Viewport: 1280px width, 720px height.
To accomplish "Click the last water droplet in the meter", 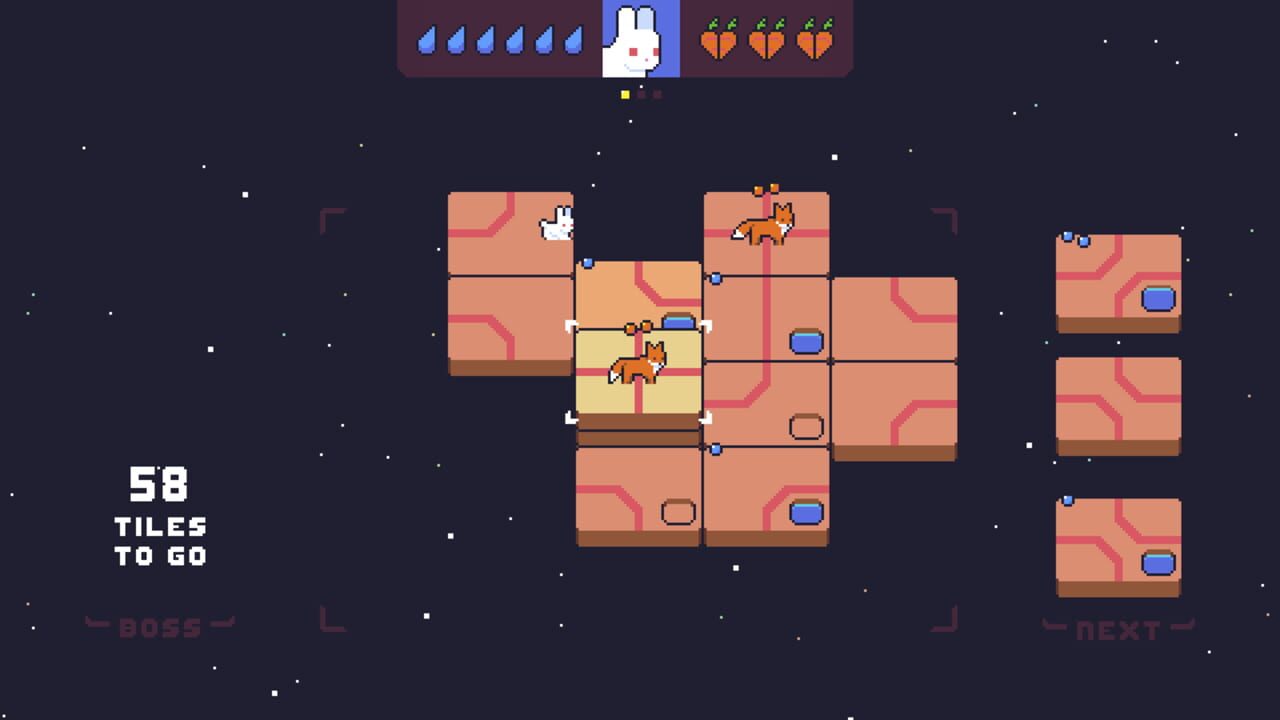I will click(x=572, y=42).
